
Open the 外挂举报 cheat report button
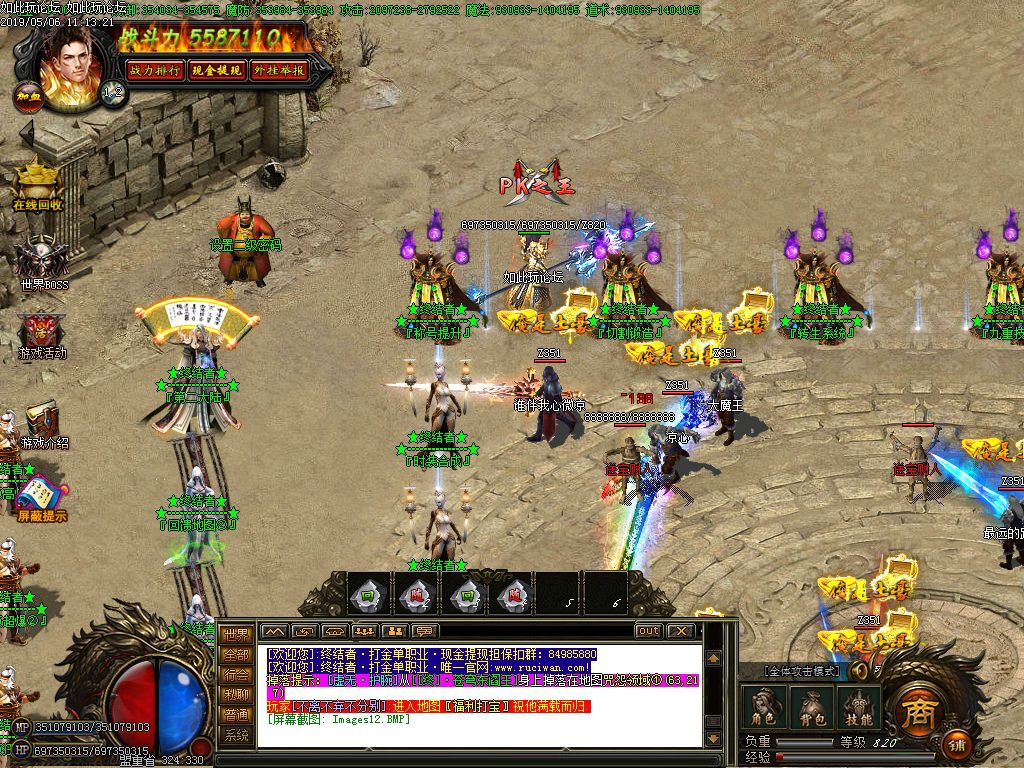[x=279, y=70]
